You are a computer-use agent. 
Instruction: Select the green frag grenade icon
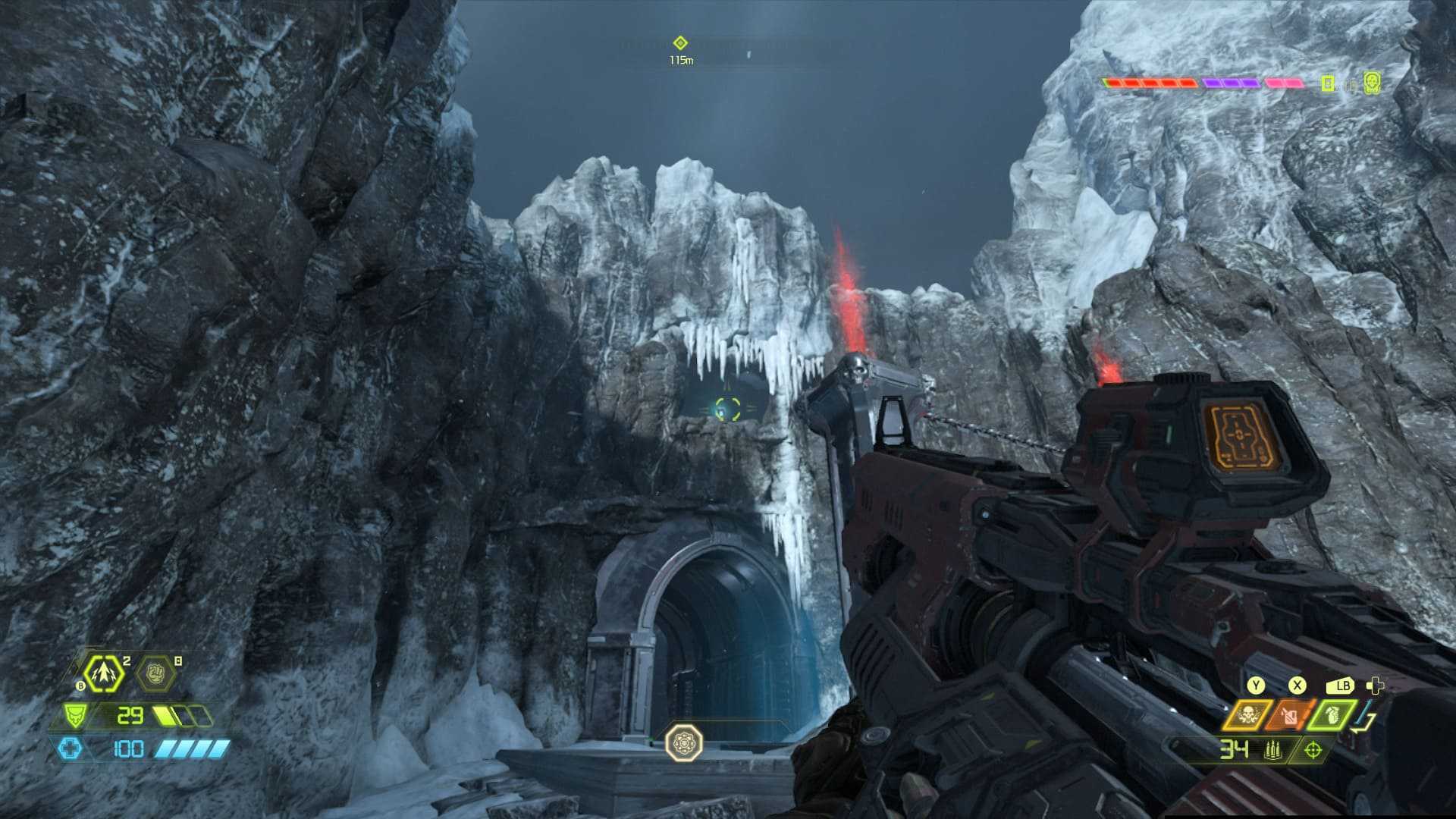[1332, 714]
